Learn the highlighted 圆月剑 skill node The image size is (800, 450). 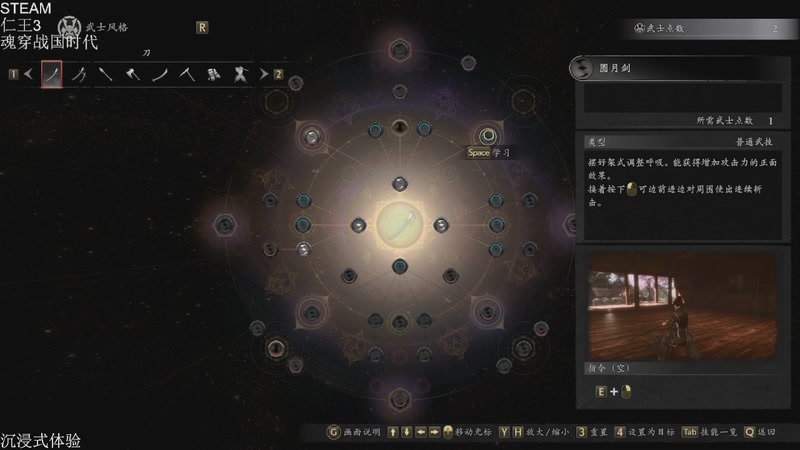click(x=487, y=135)
